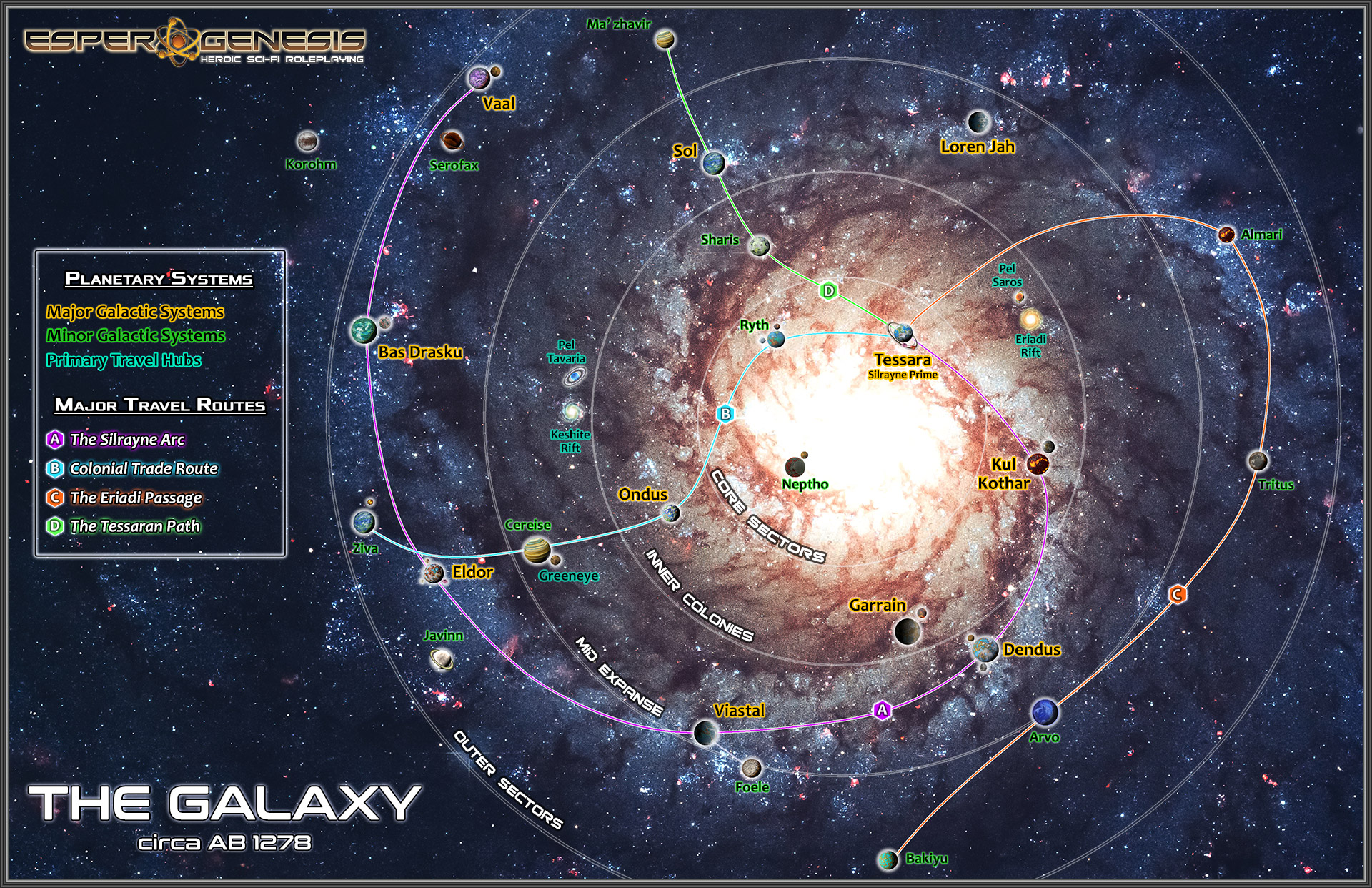The width and height of the screenshot is (1372, 888).
Task: Choose Minor Galactic Systems in the legend
Action: 136,335
